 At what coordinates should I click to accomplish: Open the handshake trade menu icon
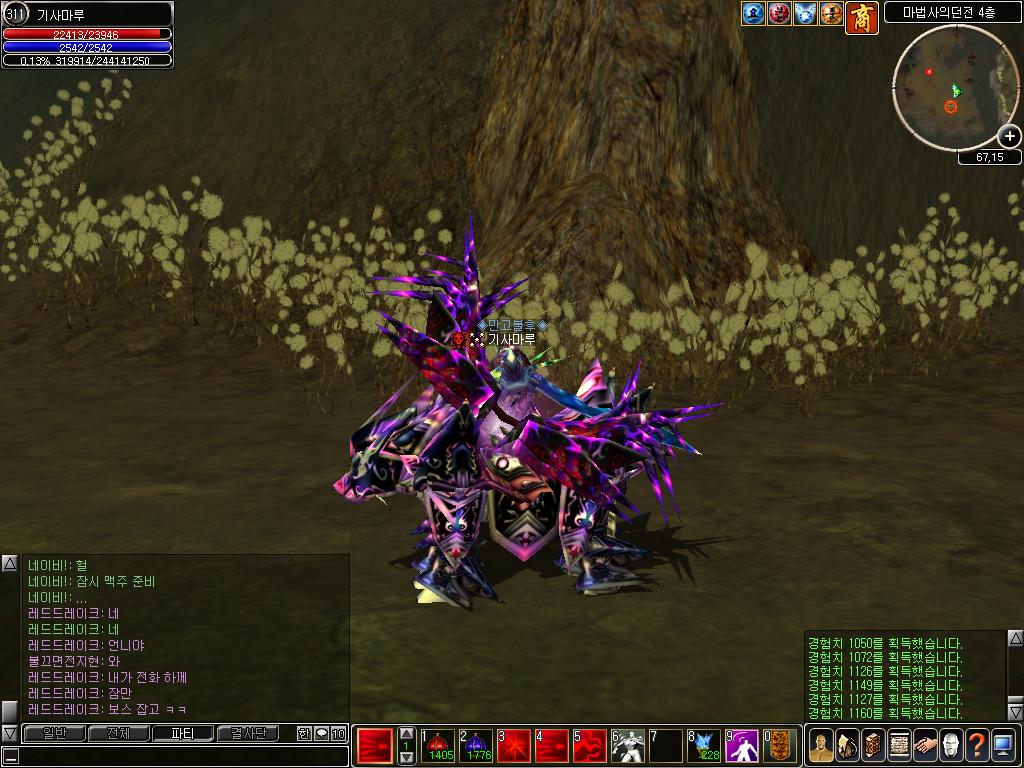tap(925, 745)
